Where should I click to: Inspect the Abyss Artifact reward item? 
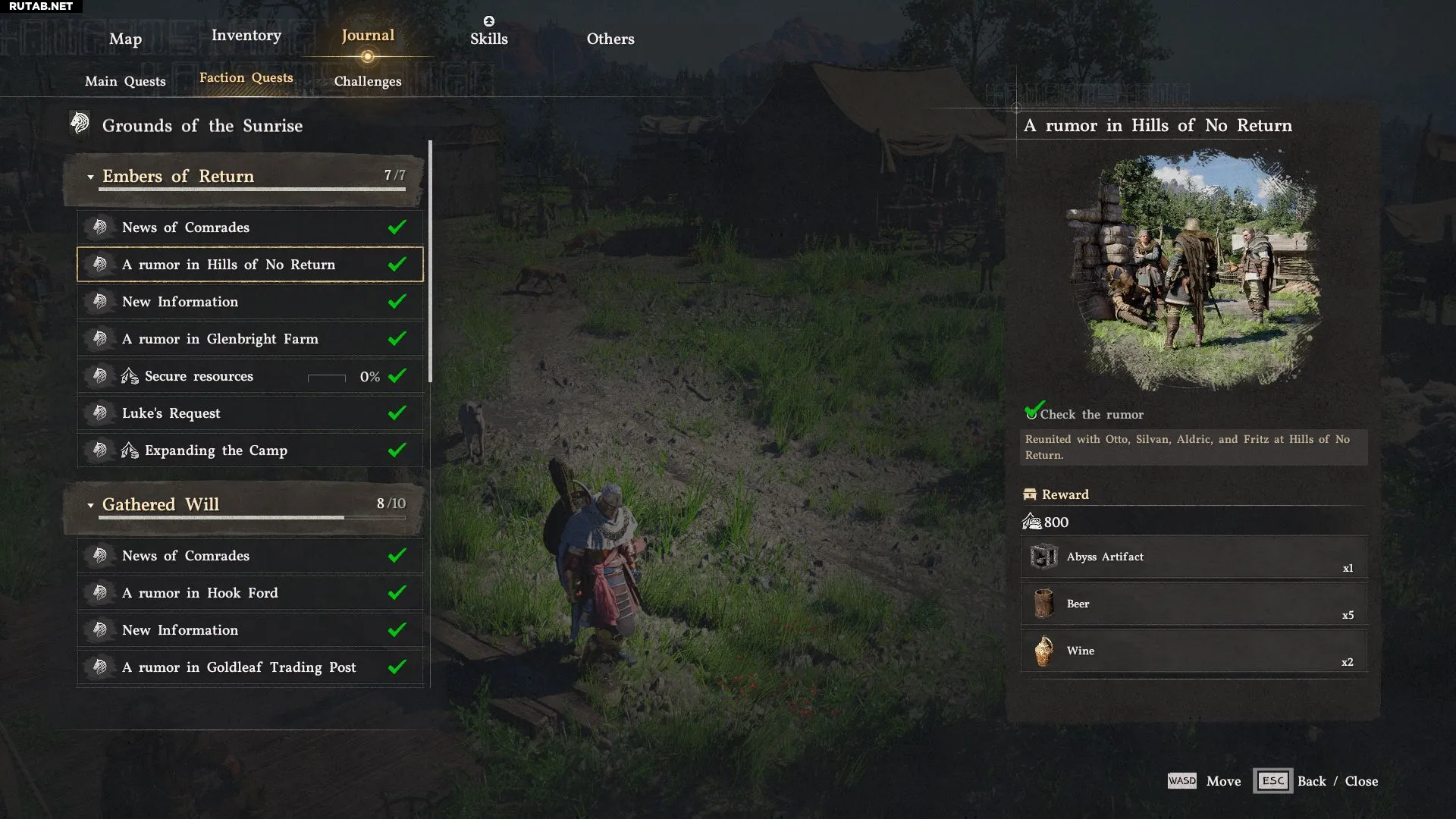tap(1194, 557)
